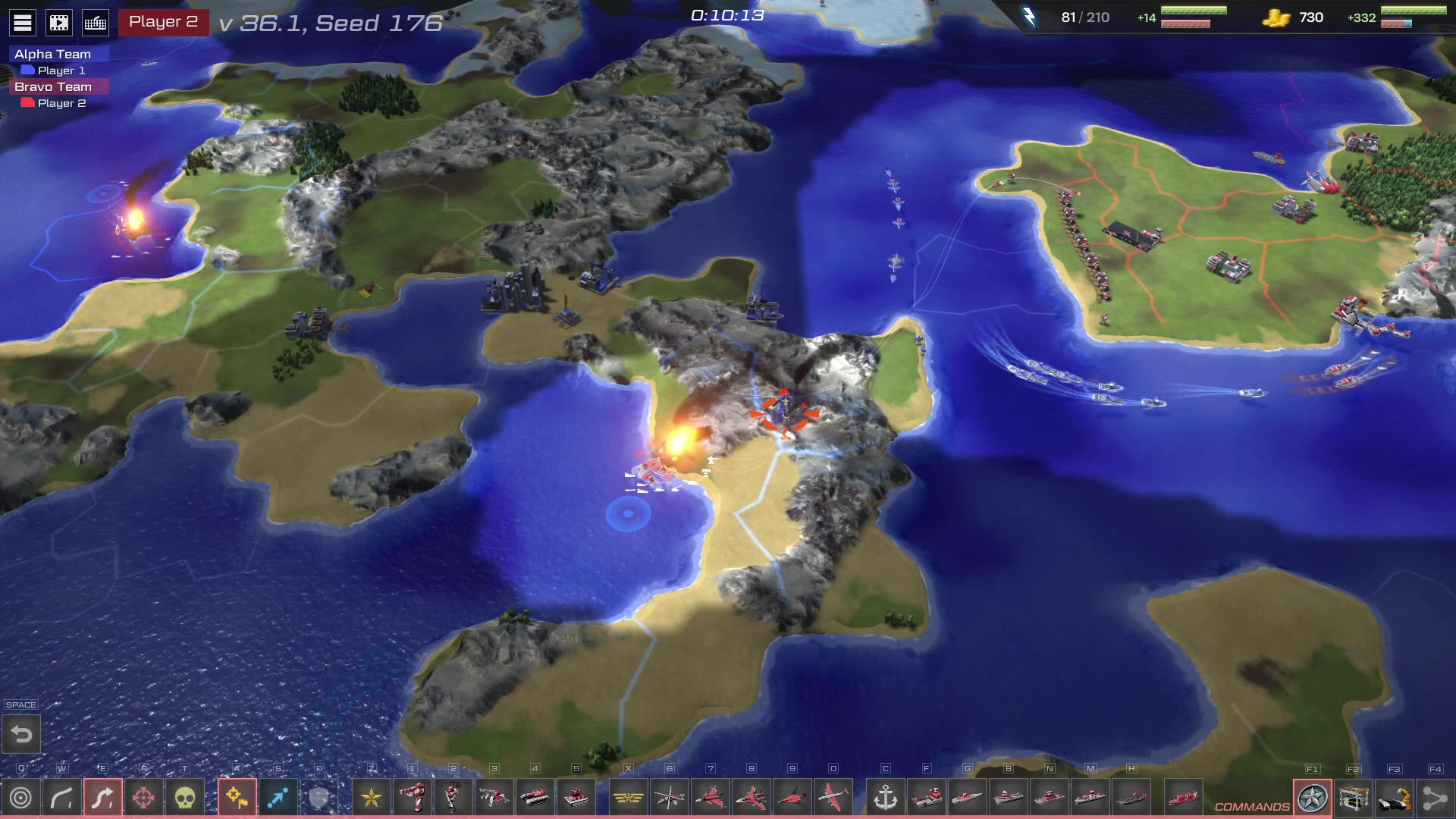Select Player 2 in Bravo Team list
Screen dimensions: 1456x819
pos(61,103)
